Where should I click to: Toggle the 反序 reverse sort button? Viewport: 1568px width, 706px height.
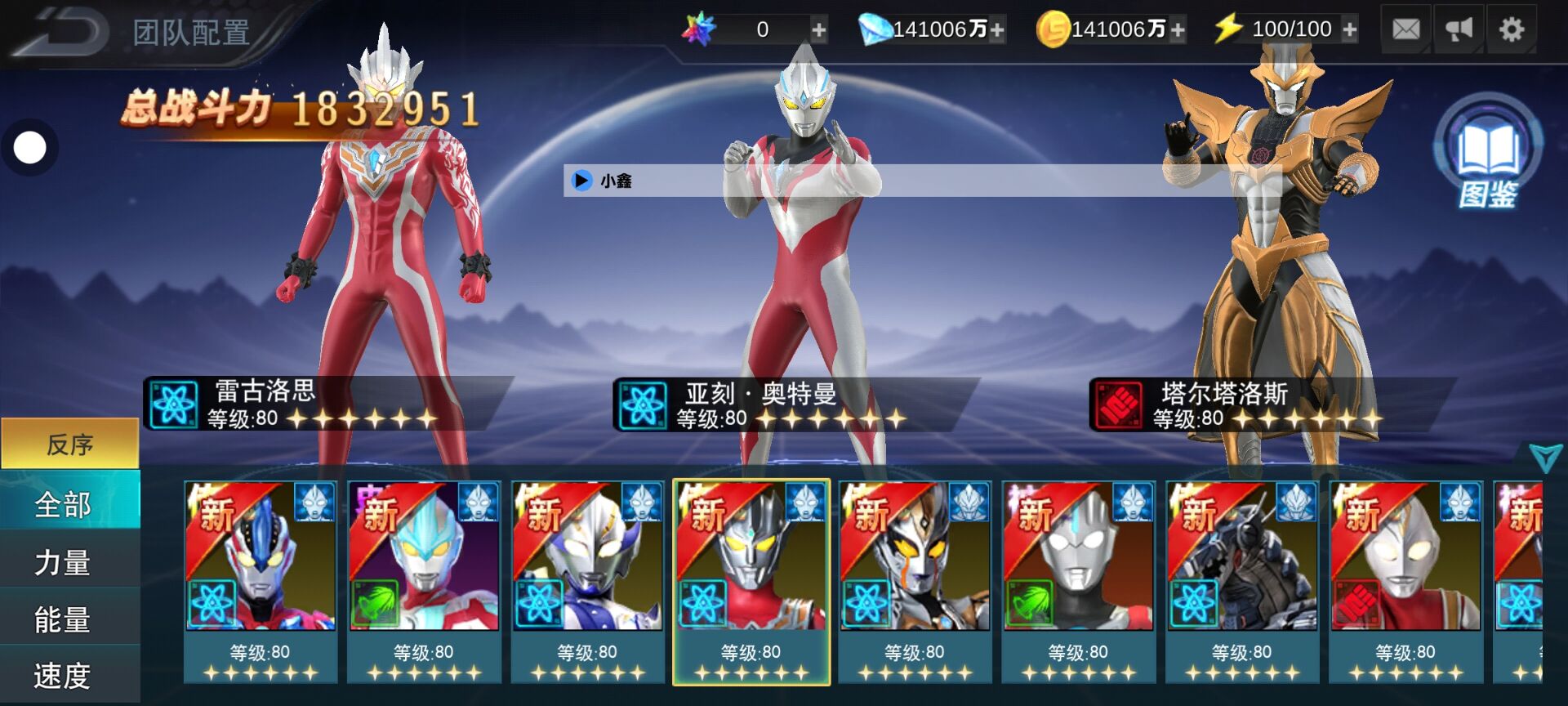click(x=70, y=444)
